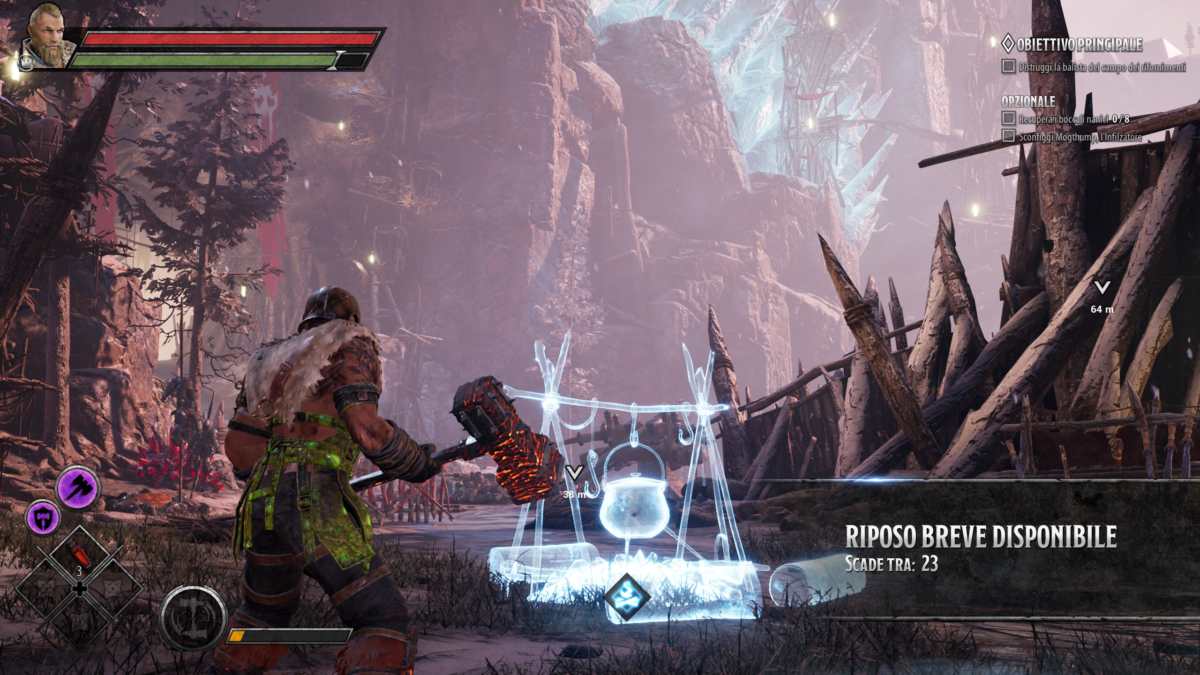Click the dwarf character portrait
Viewport: 1200px width, 675px height.
(x=47, y=38)
